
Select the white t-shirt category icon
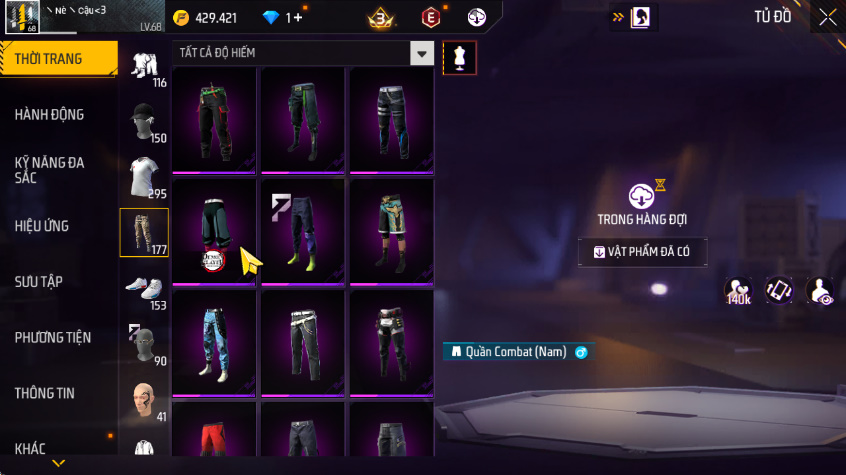(144, 177)
